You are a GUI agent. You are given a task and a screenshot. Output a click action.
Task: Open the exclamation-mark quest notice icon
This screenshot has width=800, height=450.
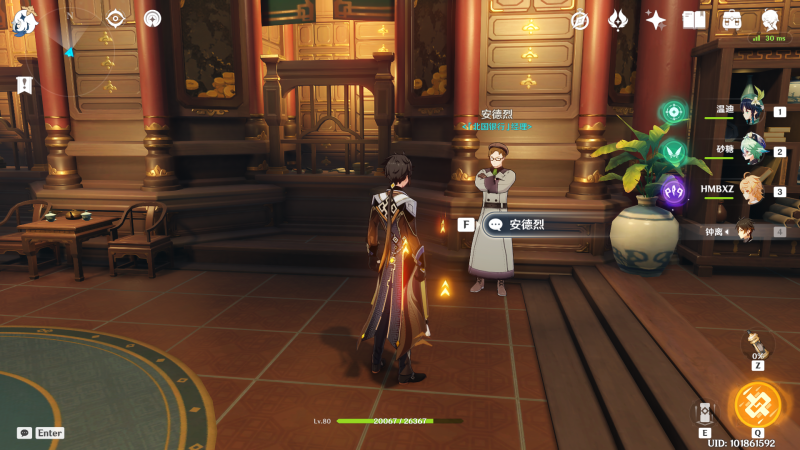pyautogui.click(x=24, y=85)
